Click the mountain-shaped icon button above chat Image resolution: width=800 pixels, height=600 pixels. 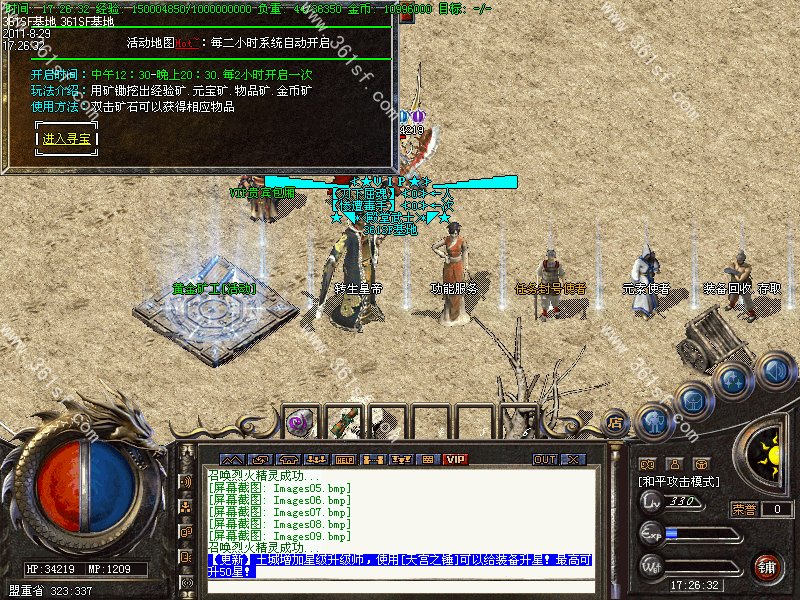[x=231, y=459]
